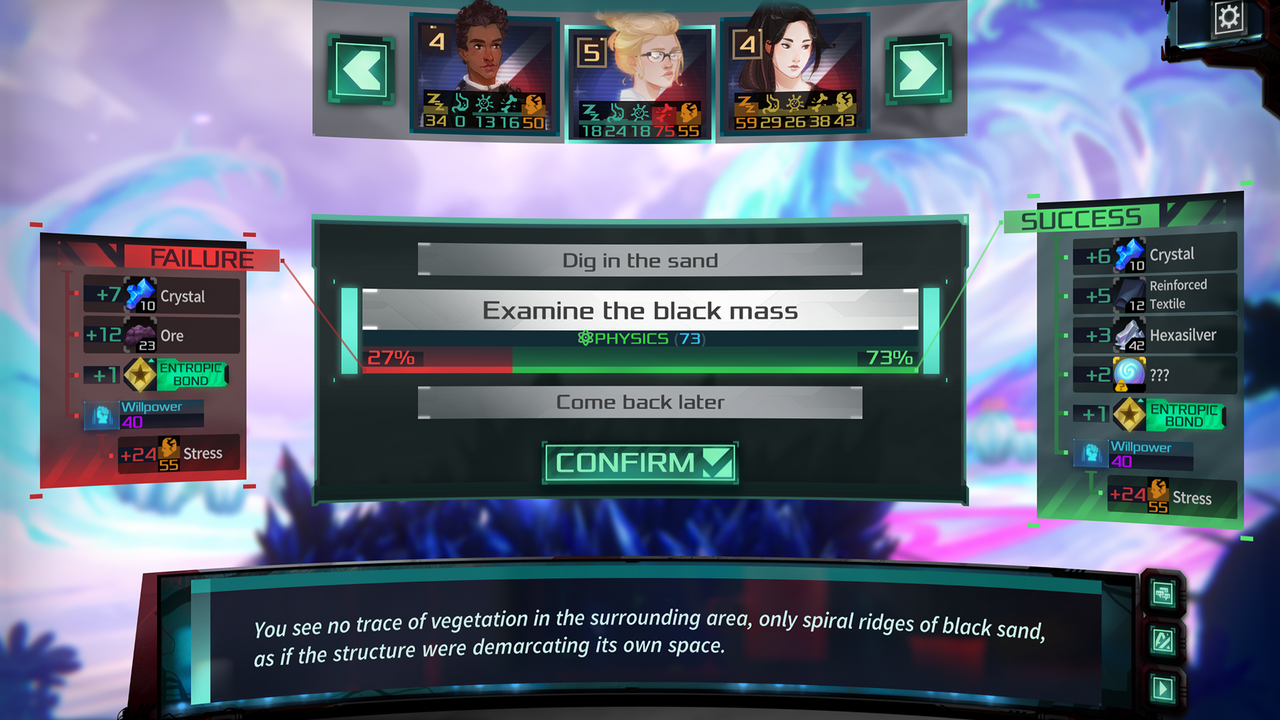Click the Stress icon on the blonde character's portrait

coord(688,113)
